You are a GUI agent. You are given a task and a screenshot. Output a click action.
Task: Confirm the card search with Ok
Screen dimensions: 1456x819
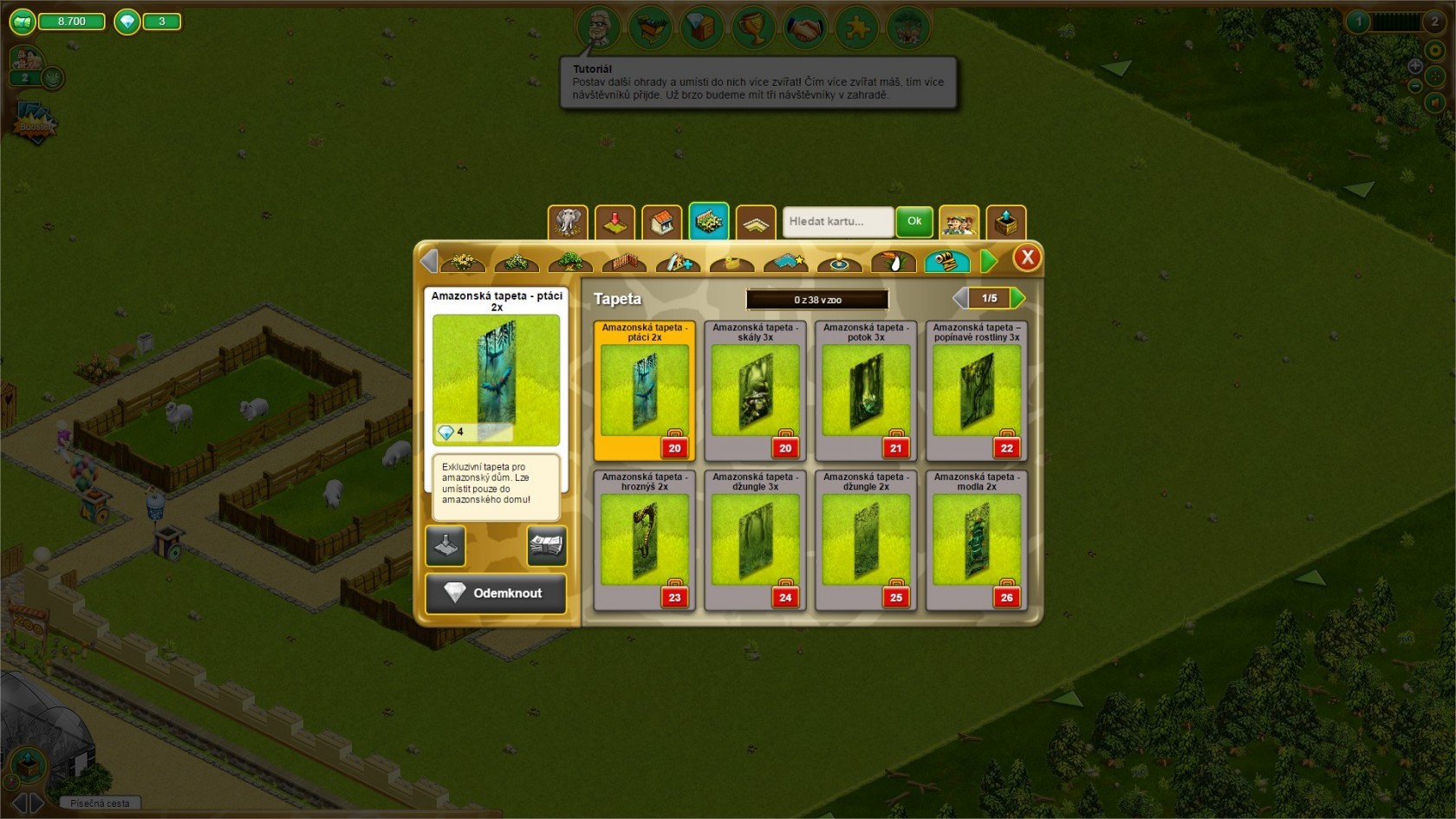pyautogui.click(x=914, y=222)
